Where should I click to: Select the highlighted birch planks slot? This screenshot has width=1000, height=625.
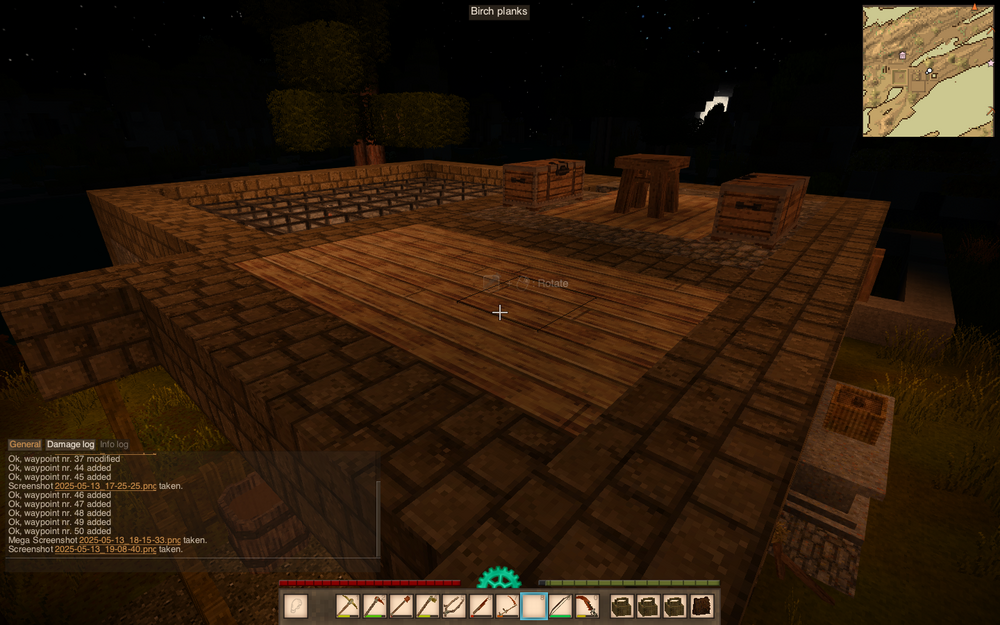534,606
